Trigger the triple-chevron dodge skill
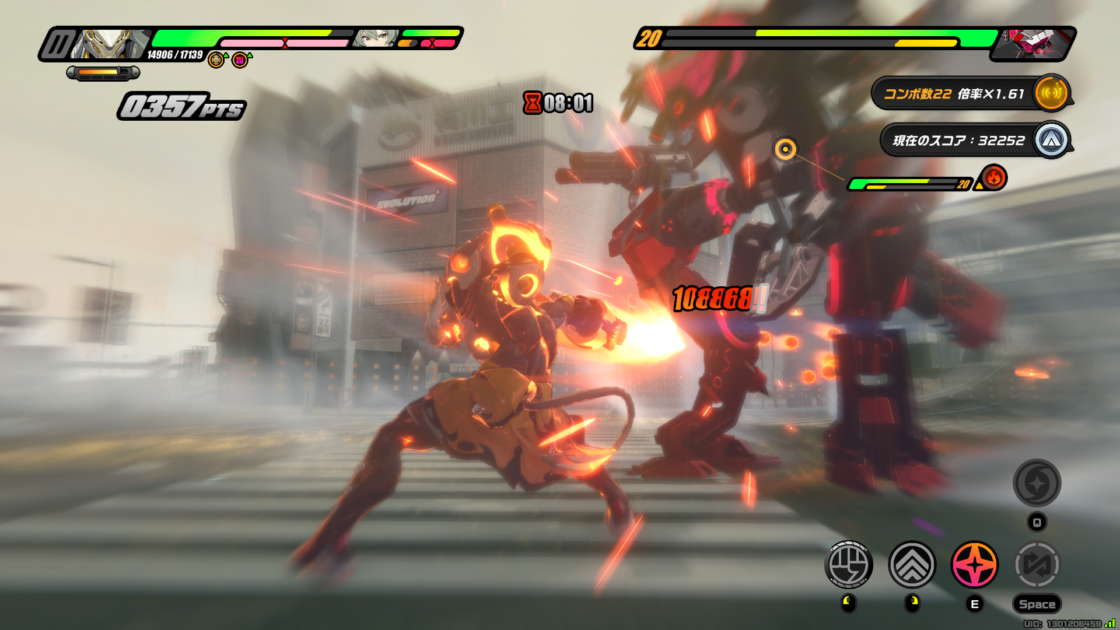Viewport: 1120px width, 630px height. (912, 565)
